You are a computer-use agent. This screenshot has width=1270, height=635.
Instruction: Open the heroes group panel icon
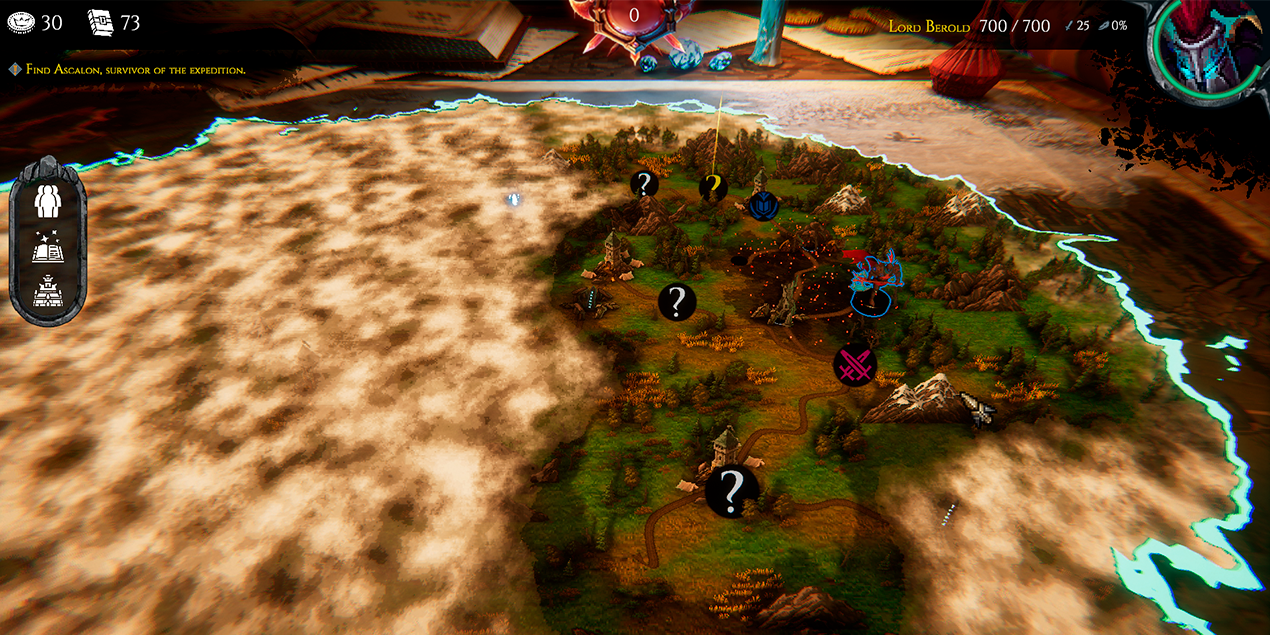point(48,200)
